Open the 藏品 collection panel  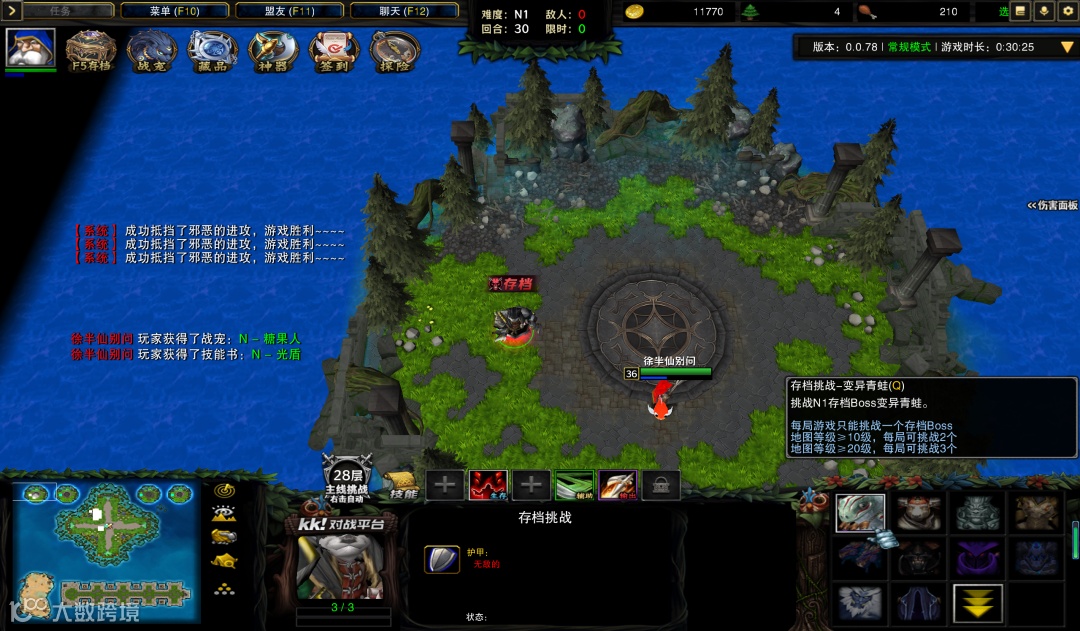click(x=212, y=51)
